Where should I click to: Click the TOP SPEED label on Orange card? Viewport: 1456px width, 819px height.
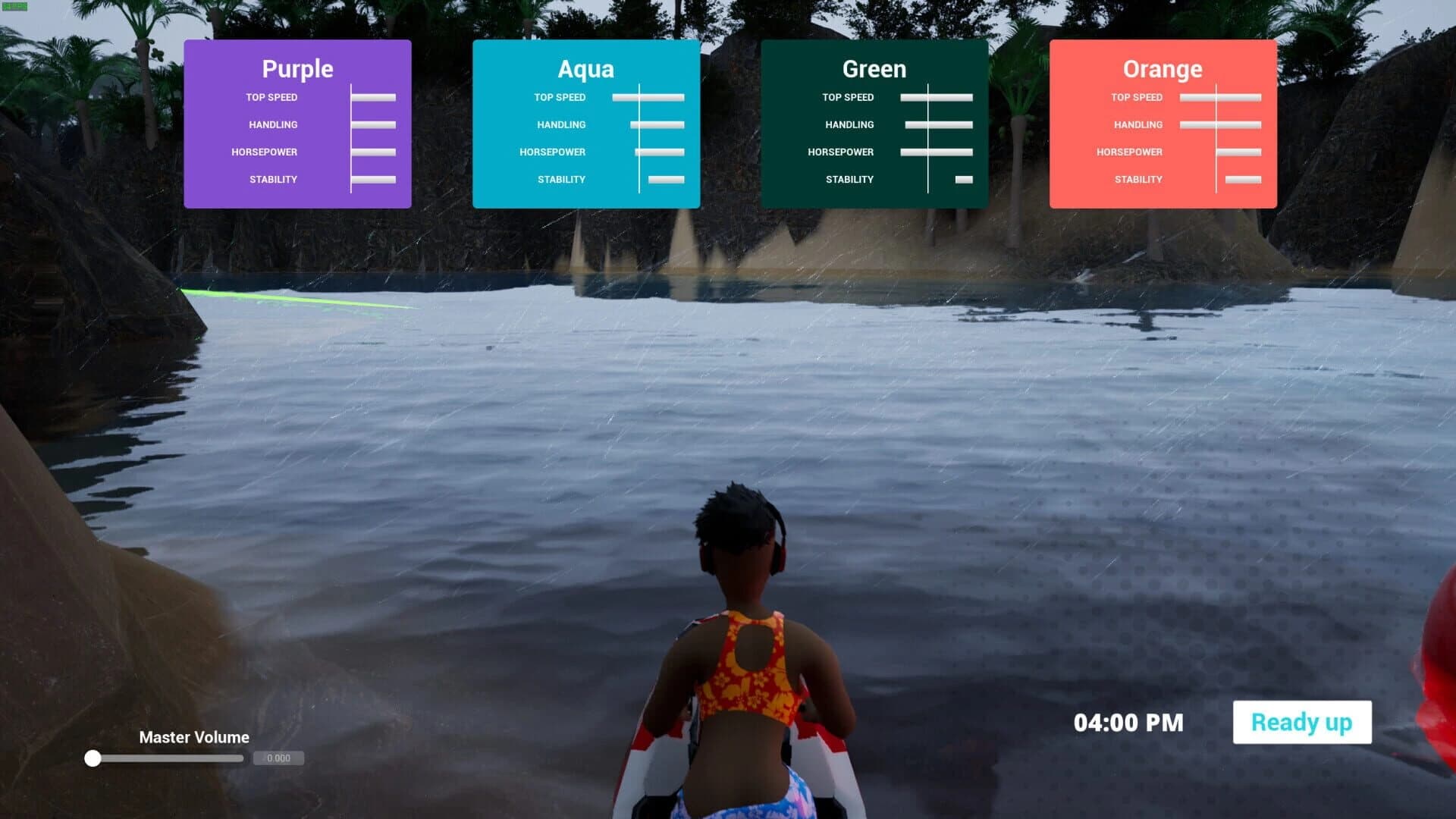click(1136, 97)
